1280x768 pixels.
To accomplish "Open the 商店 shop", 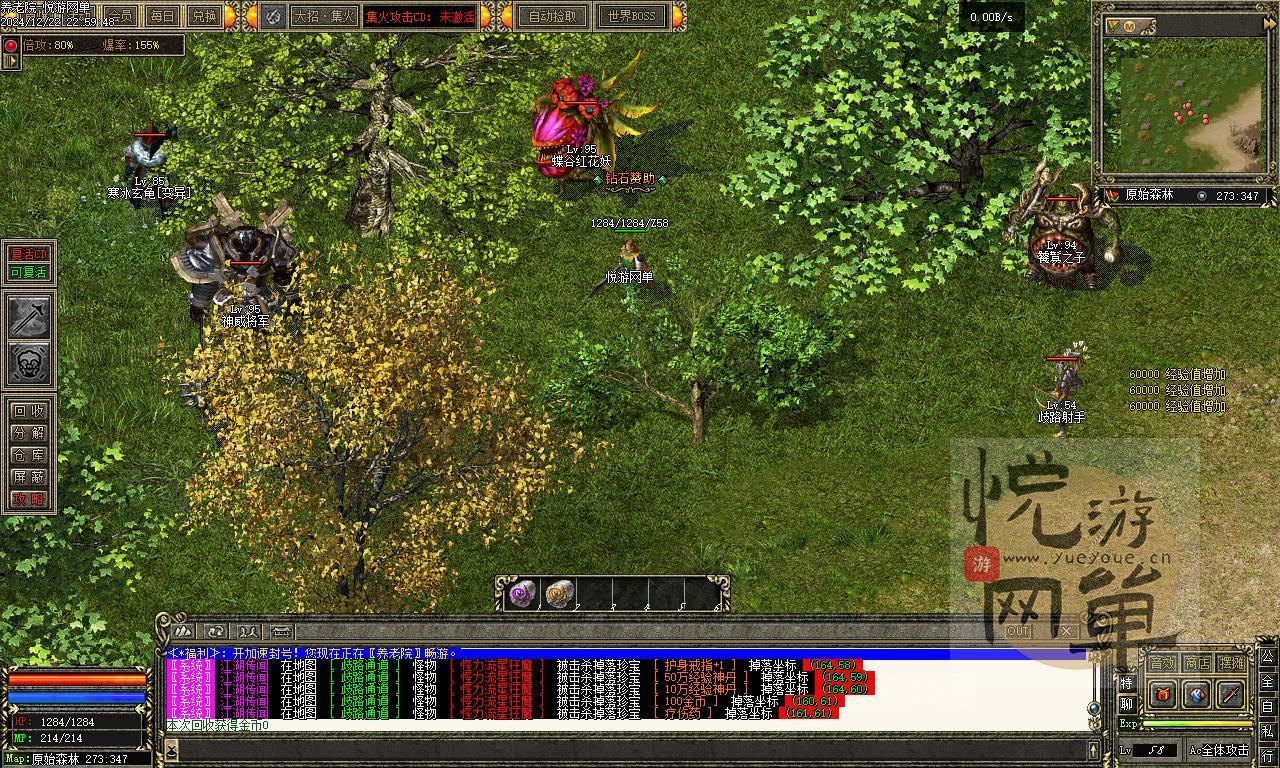I will pos(1197,663).
